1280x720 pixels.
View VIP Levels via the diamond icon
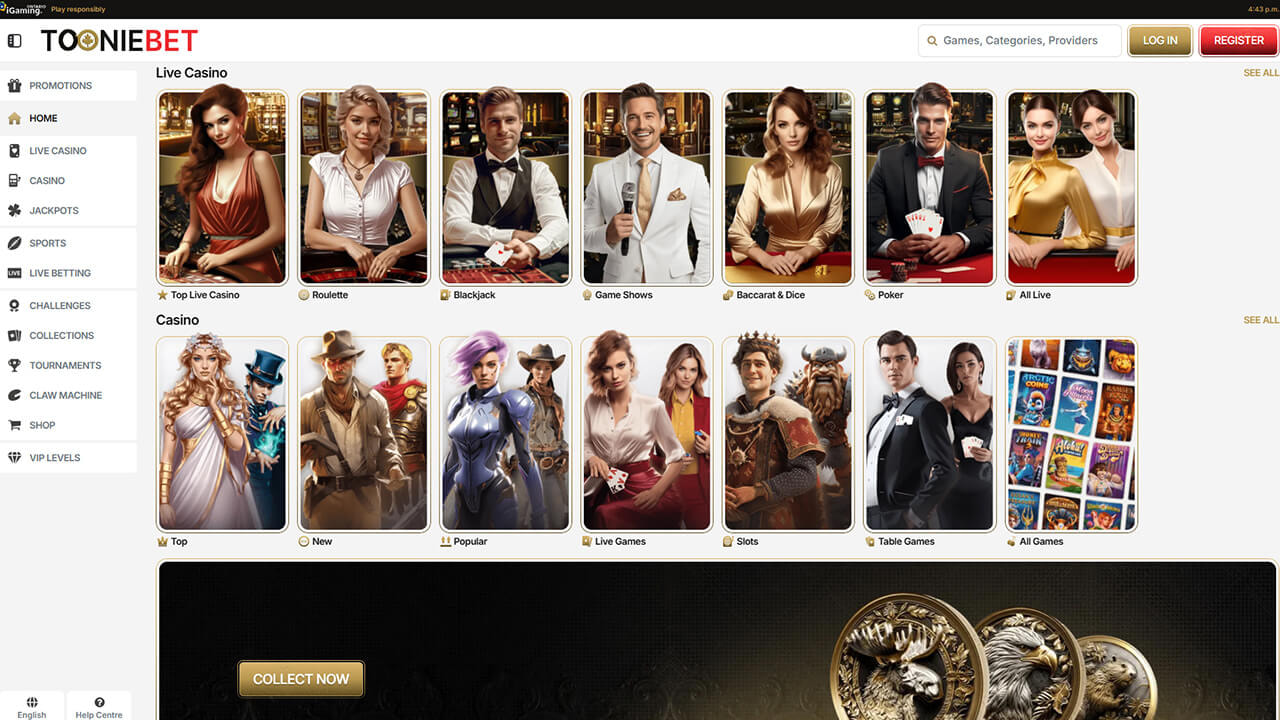point(15,457)
